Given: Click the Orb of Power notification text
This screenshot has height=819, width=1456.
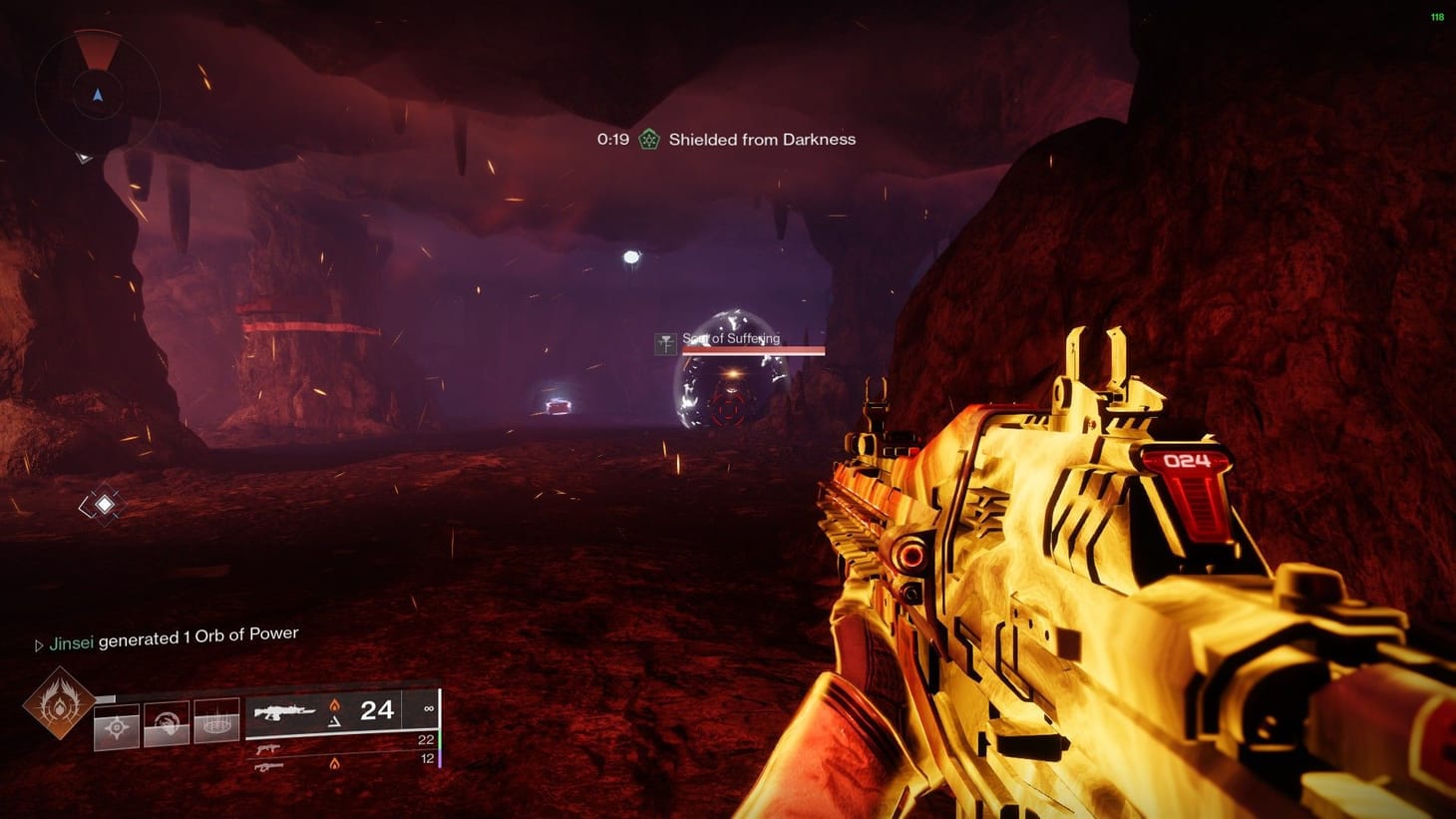Looking at the screenshot, I should pos(199,633).
